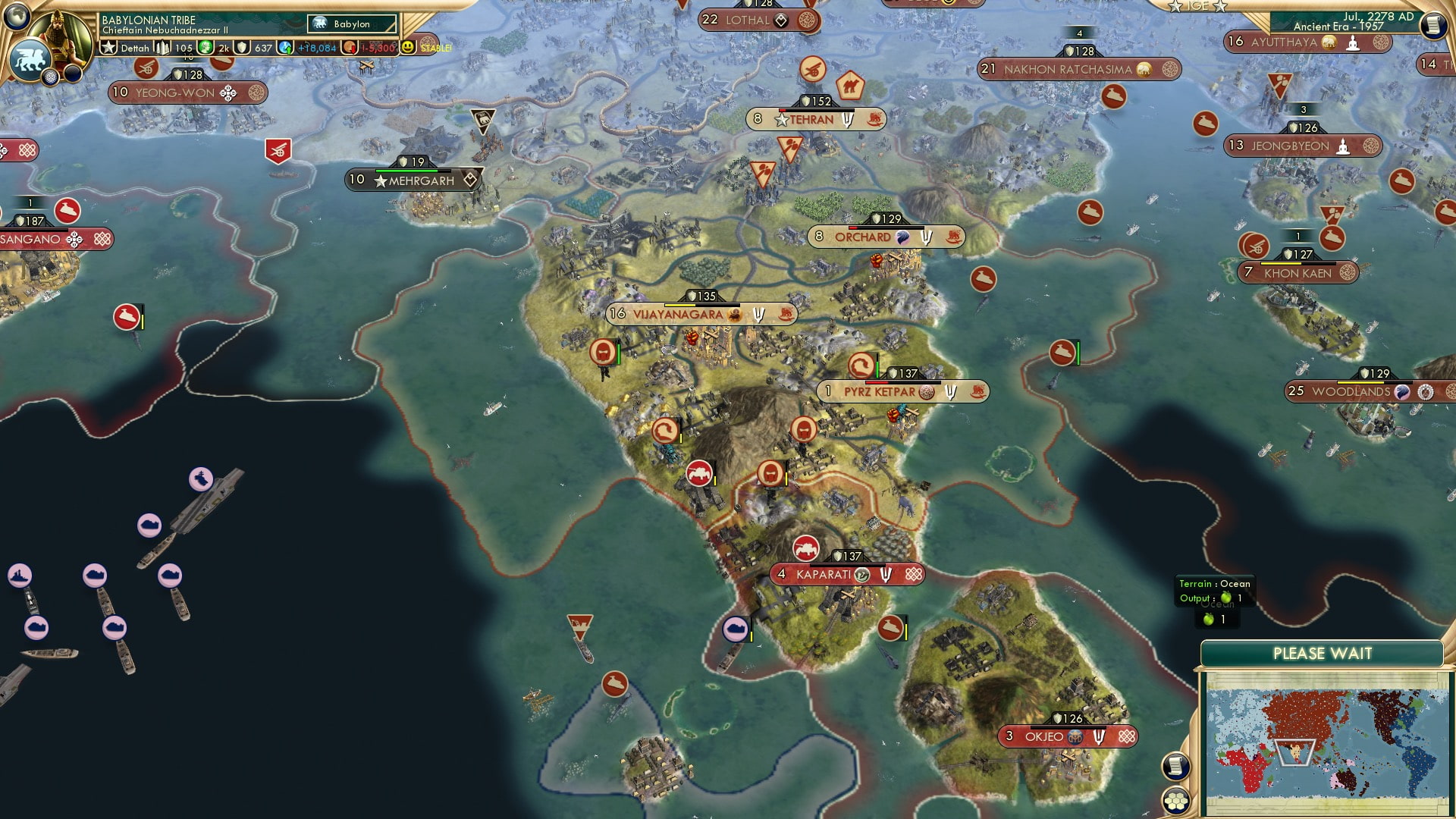
Task: Open the culture globe icon in top-left corner
Action: pos(17,17)
